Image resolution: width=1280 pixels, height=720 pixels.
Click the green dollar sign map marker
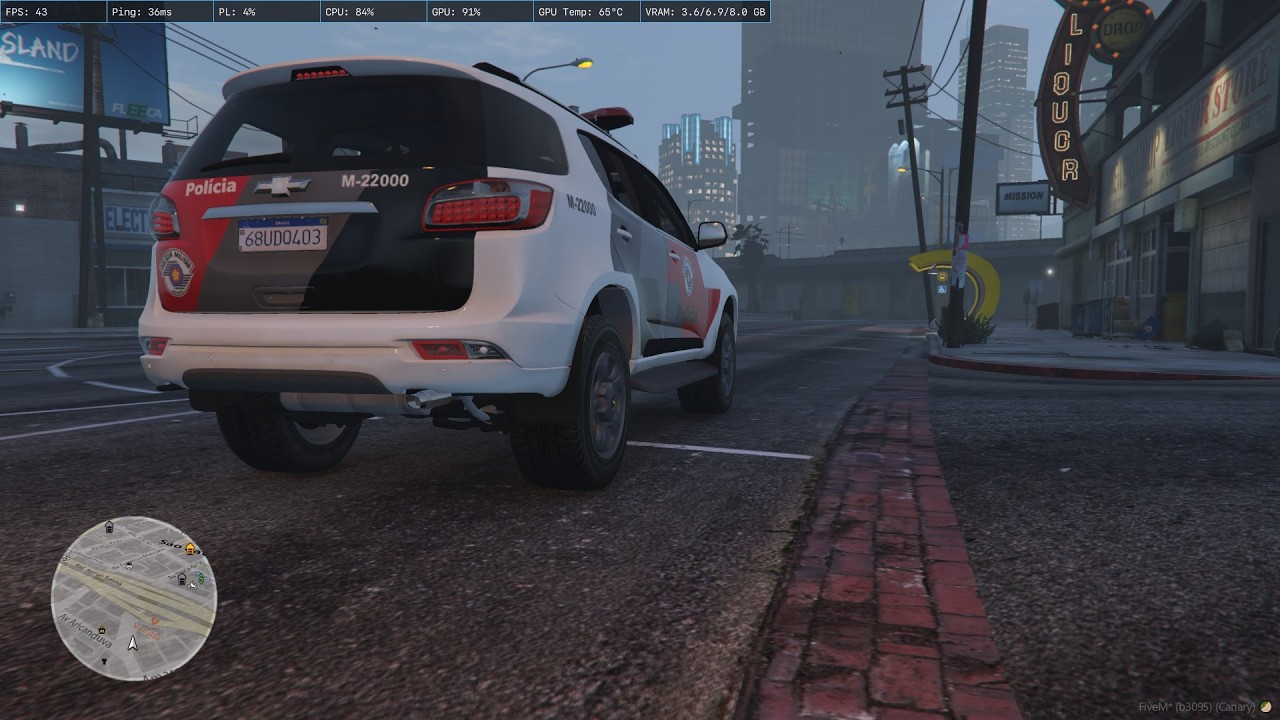[201, 578]
